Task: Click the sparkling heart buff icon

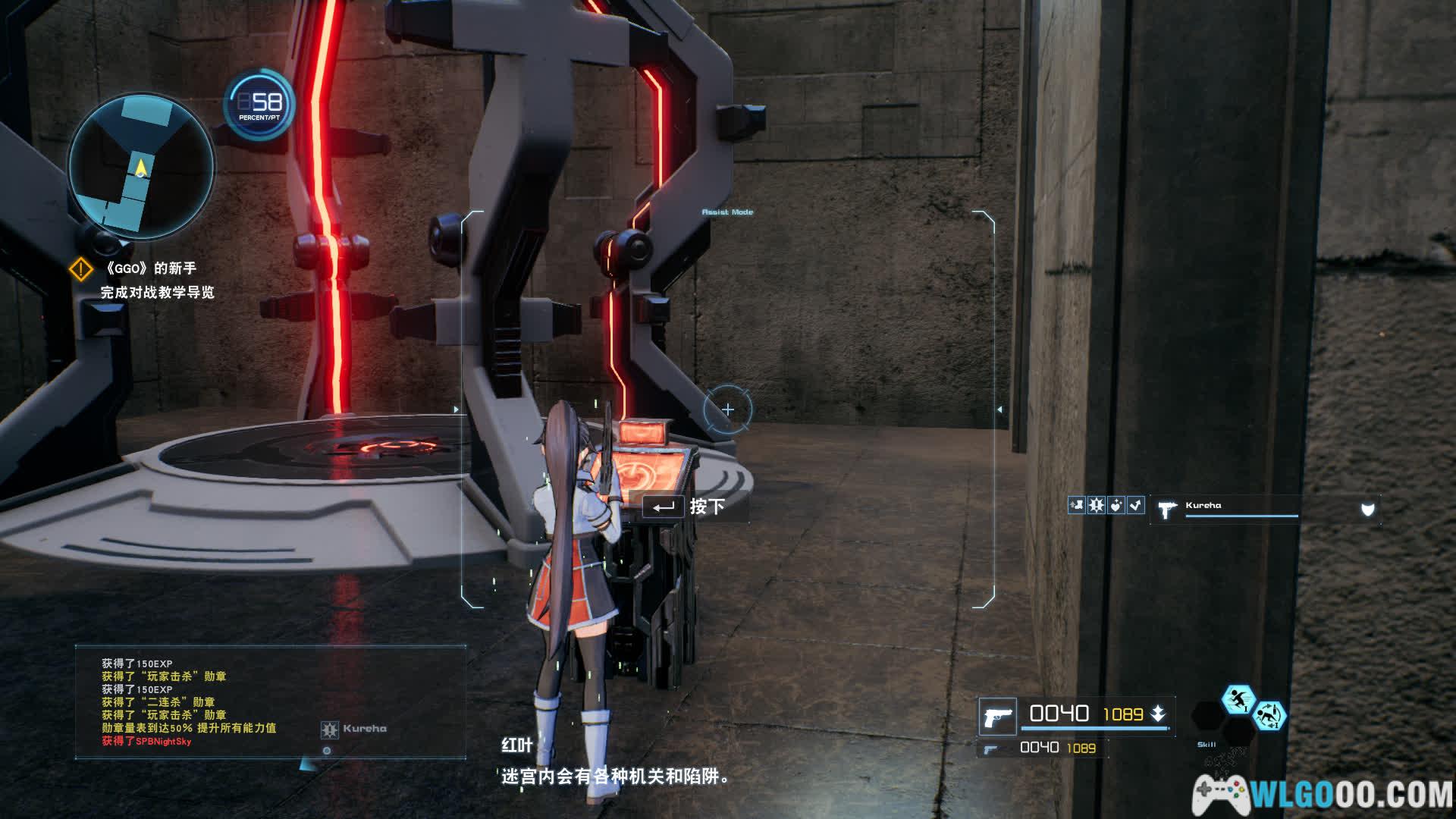Action: point(1116,505)
